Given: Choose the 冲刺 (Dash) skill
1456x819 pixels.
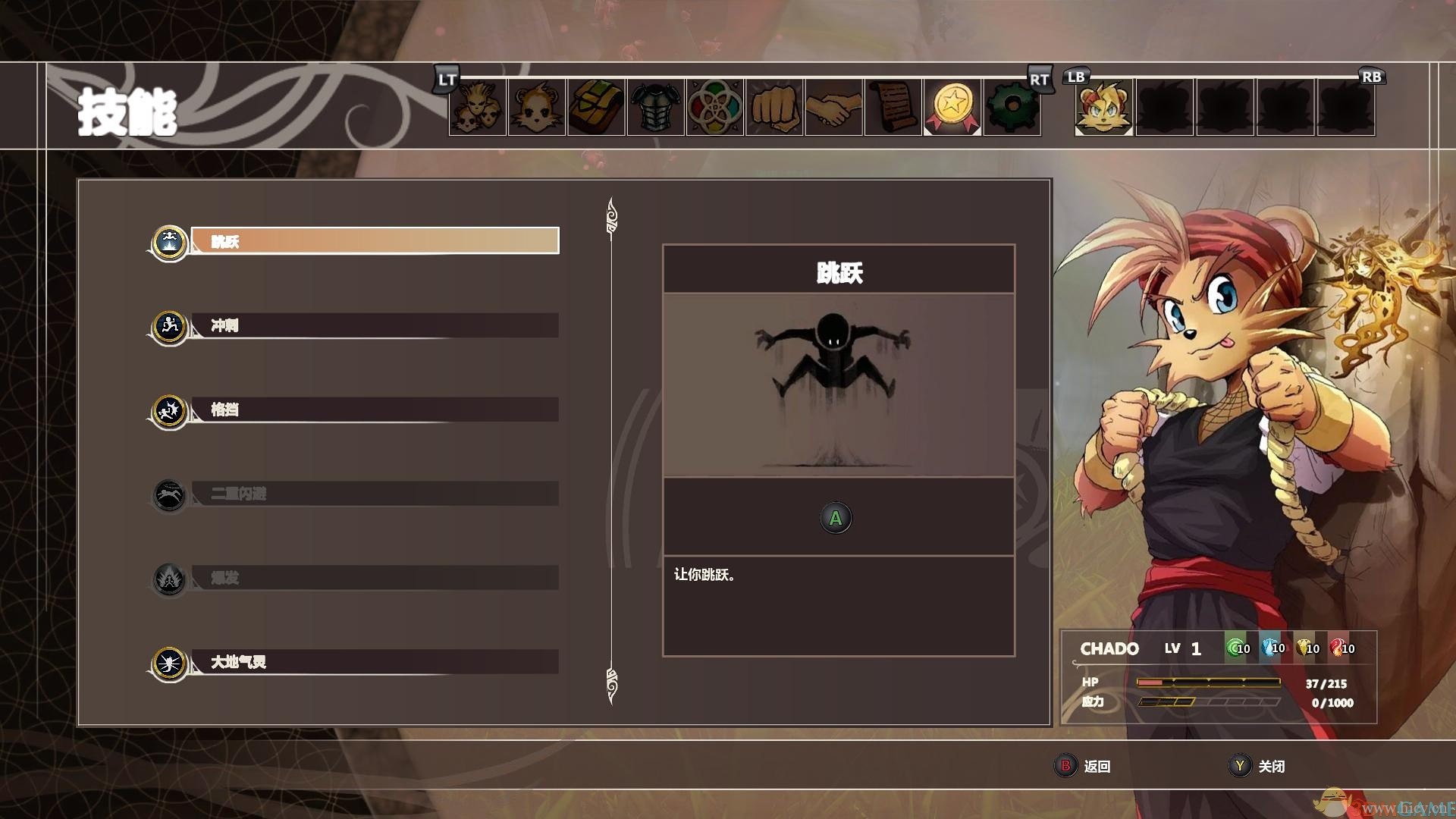Looking at the screenshot, I should (375, 325).
